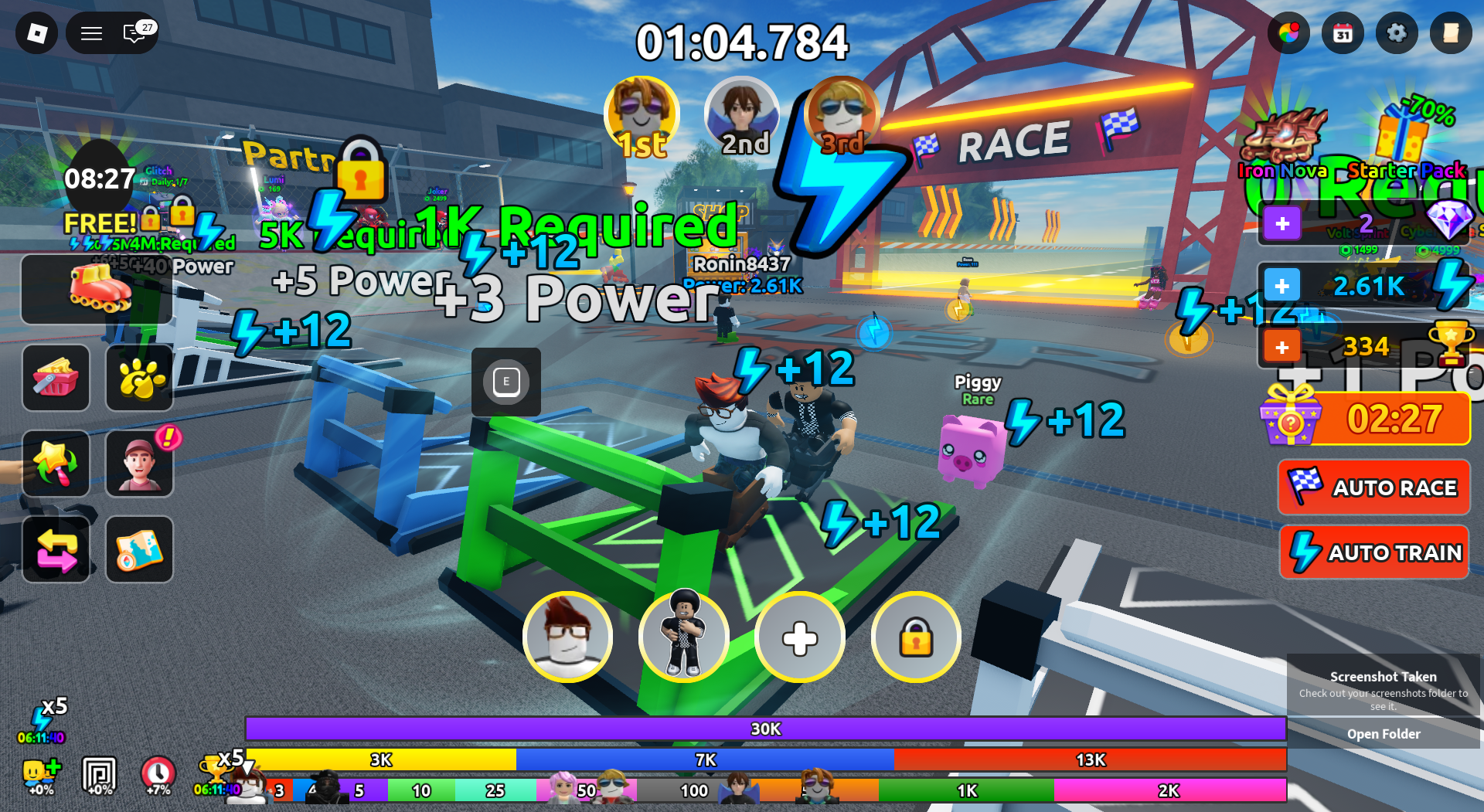
Task: Open the shop basket icon
Action: point(56,379)
